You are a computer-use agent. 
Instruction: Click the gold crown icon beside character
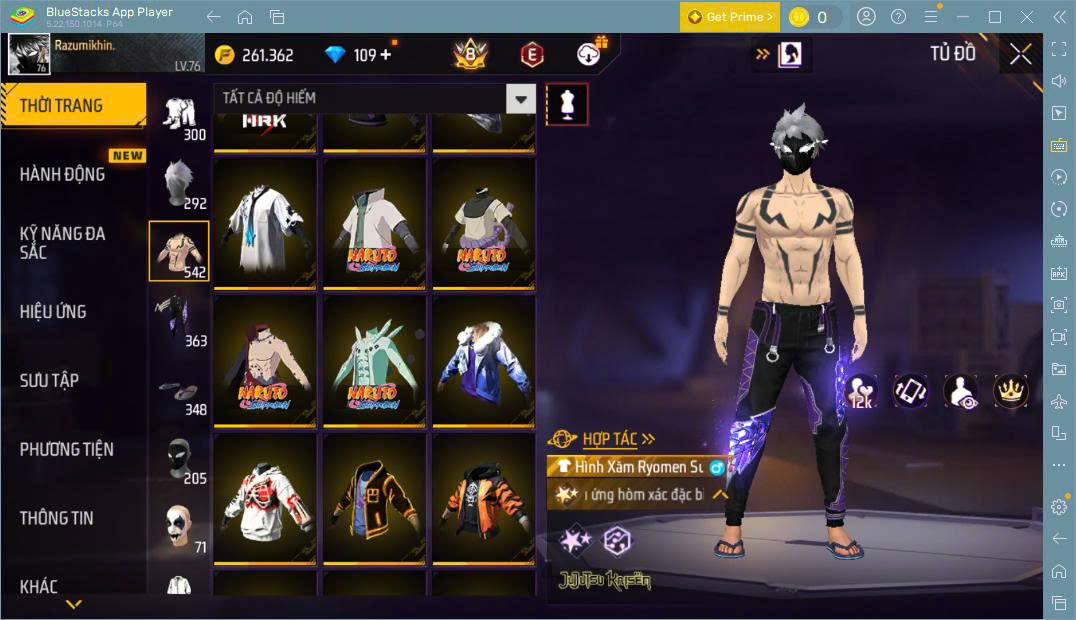click(x=1011, y=391)
